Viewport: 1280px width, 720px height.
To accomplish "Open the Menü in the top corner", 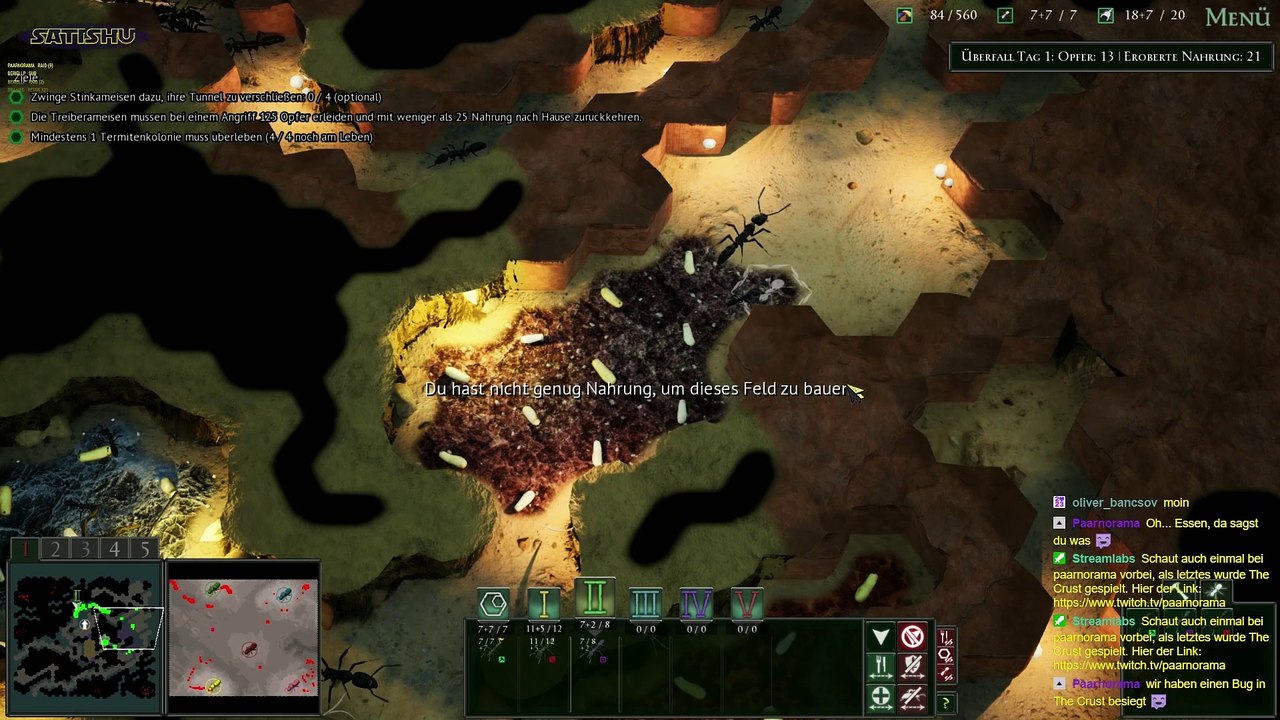I will 1237,17.
